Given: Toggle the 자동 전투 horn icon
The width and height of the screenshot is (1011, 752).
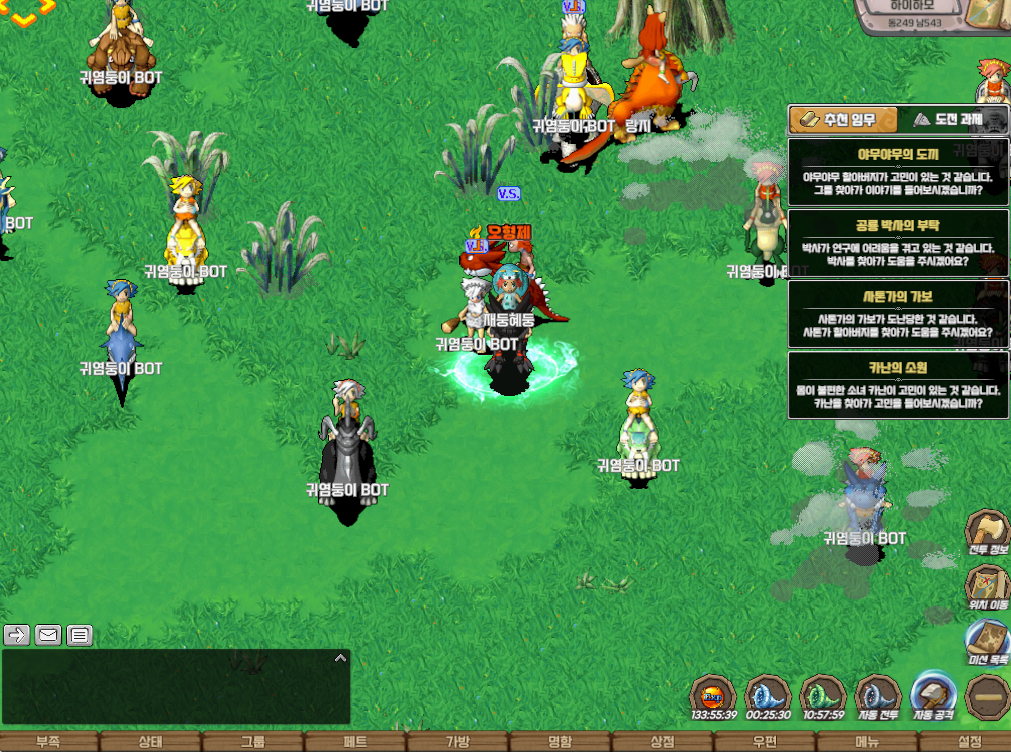Looking at the screenshot, I should pos(877,697).
